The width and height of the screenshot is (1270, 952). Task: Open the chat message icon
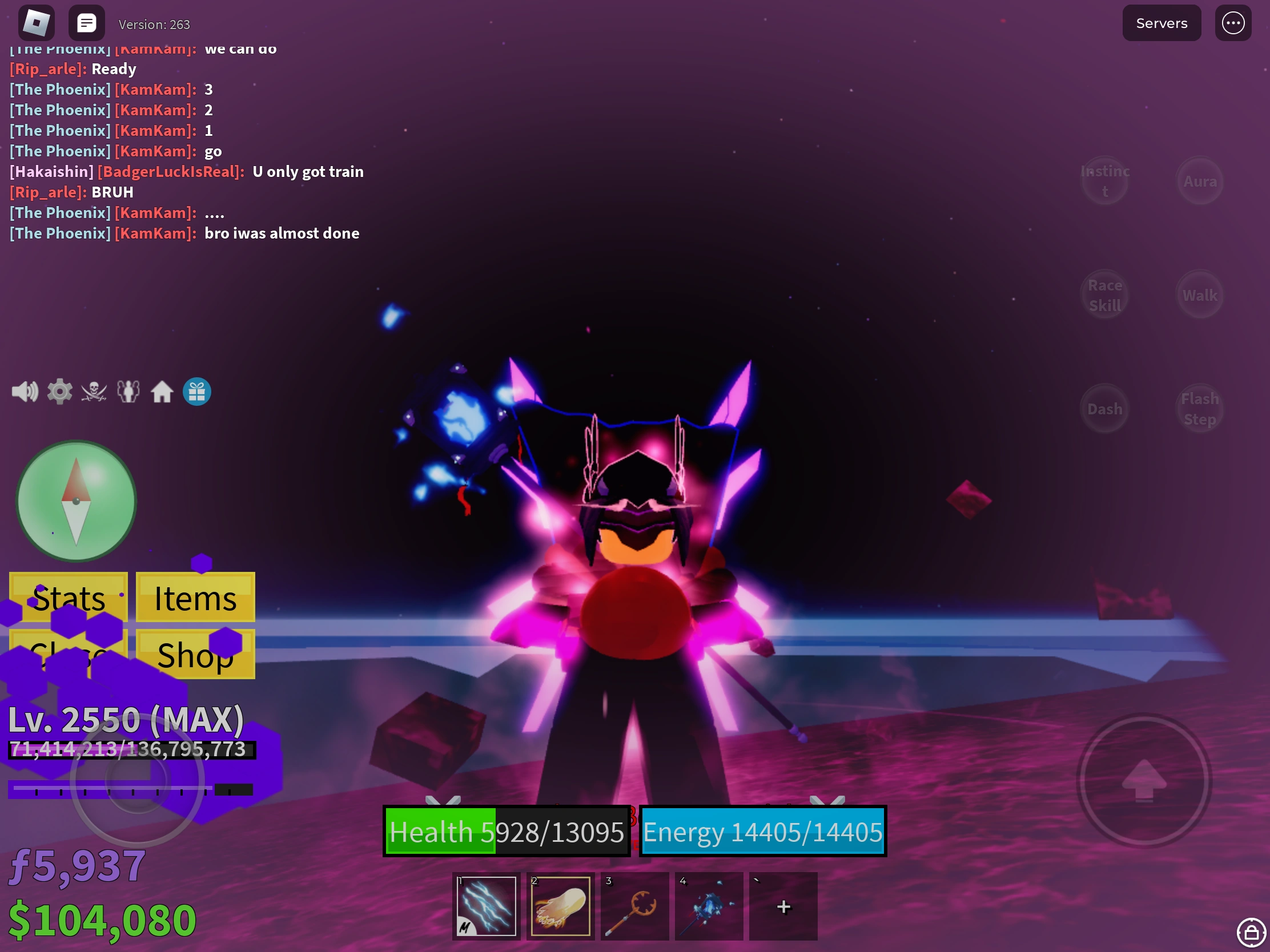(x=86, y=22)
